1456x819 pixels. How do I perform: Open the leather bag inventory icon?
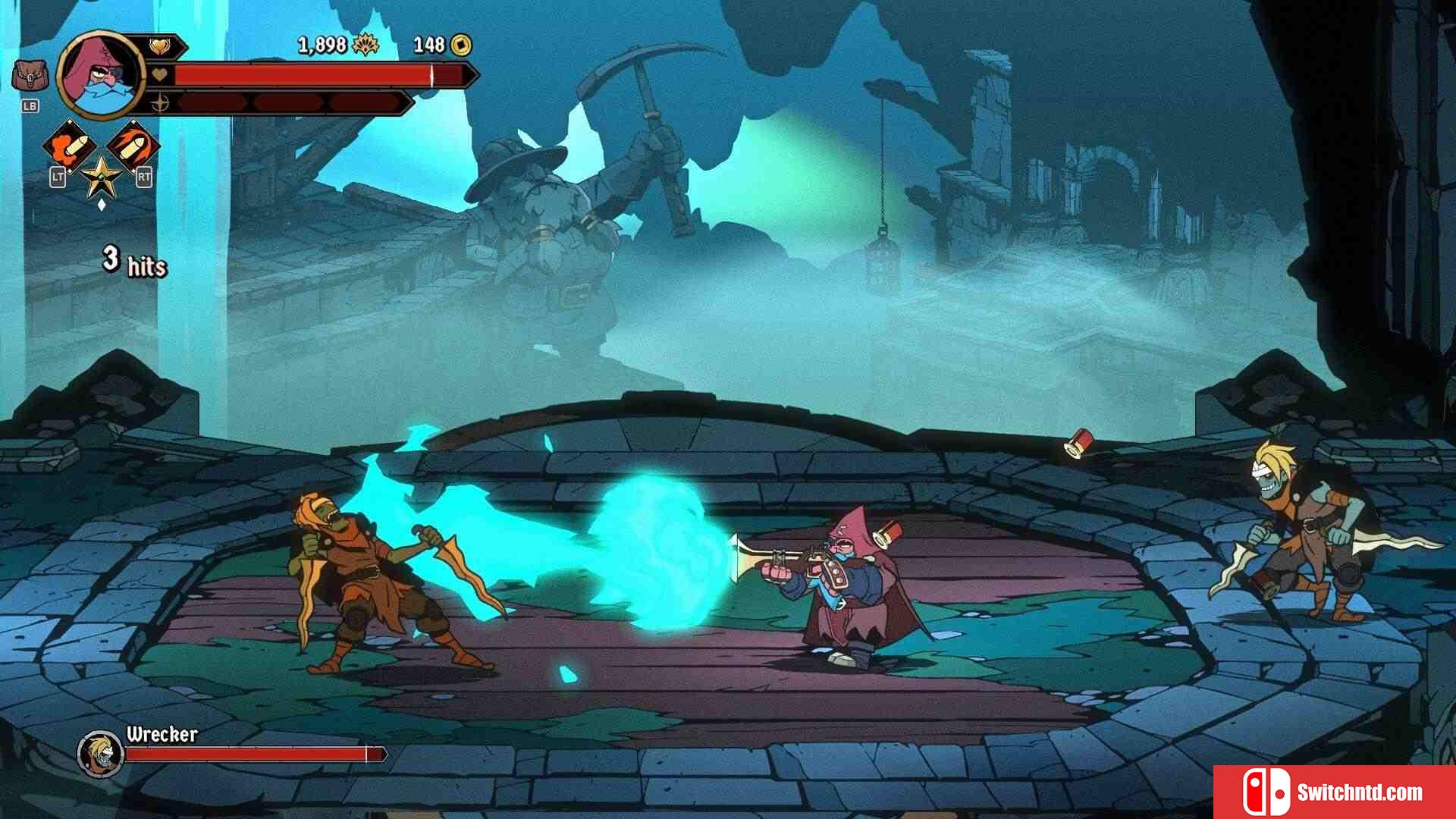(30, 77)
